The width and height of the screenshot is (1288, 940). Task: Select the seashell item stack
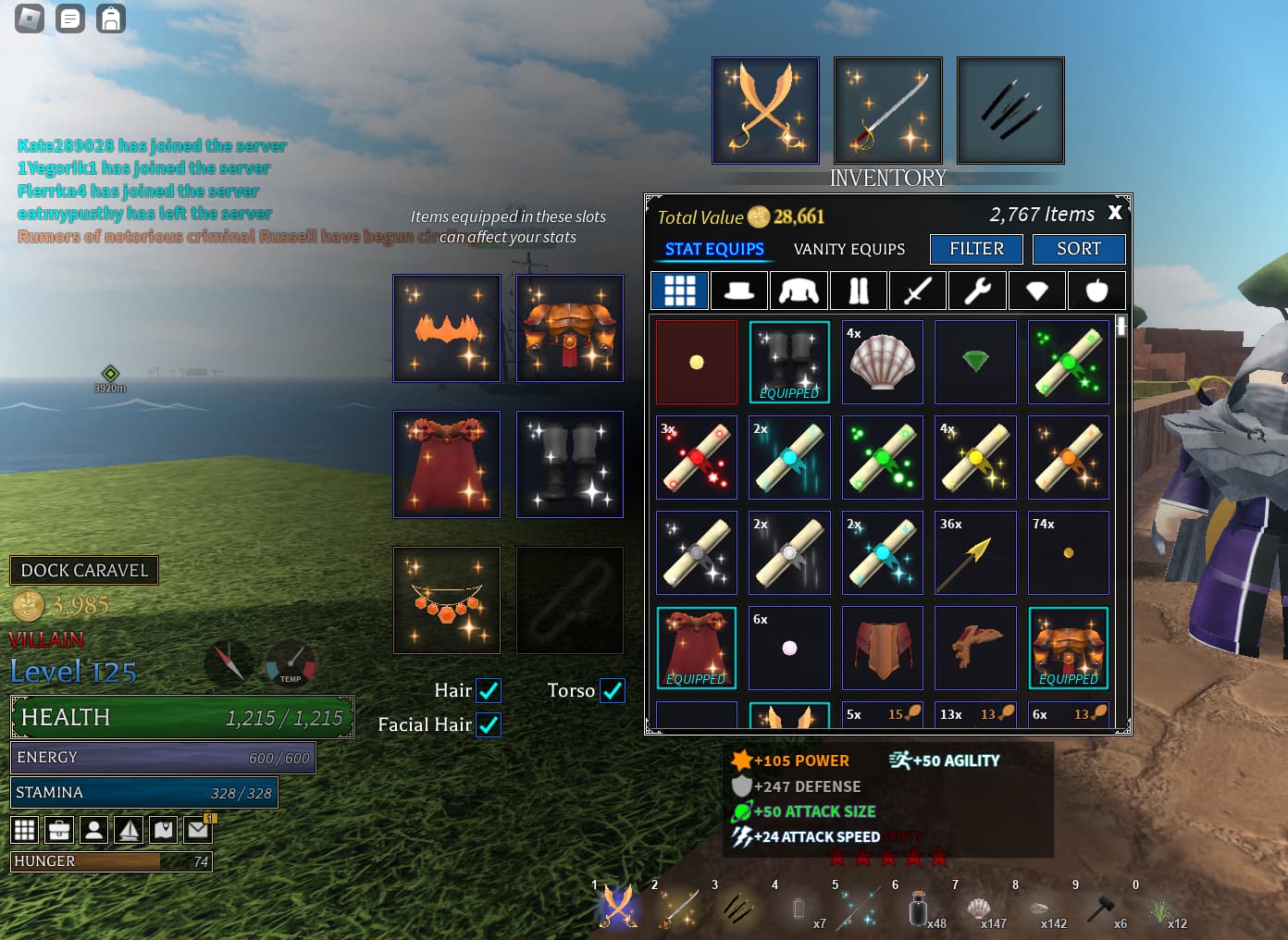pos(882,362)
